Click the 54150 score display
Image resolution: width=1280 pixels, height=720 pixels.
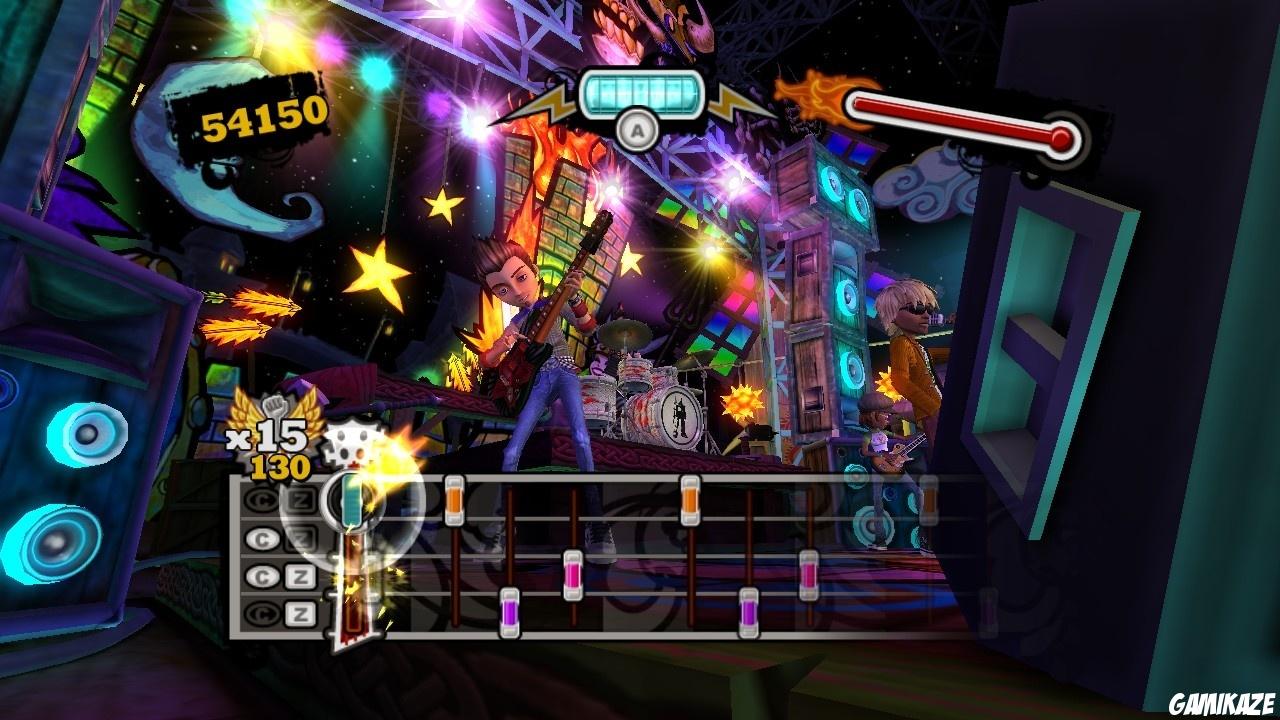point(261,123)
